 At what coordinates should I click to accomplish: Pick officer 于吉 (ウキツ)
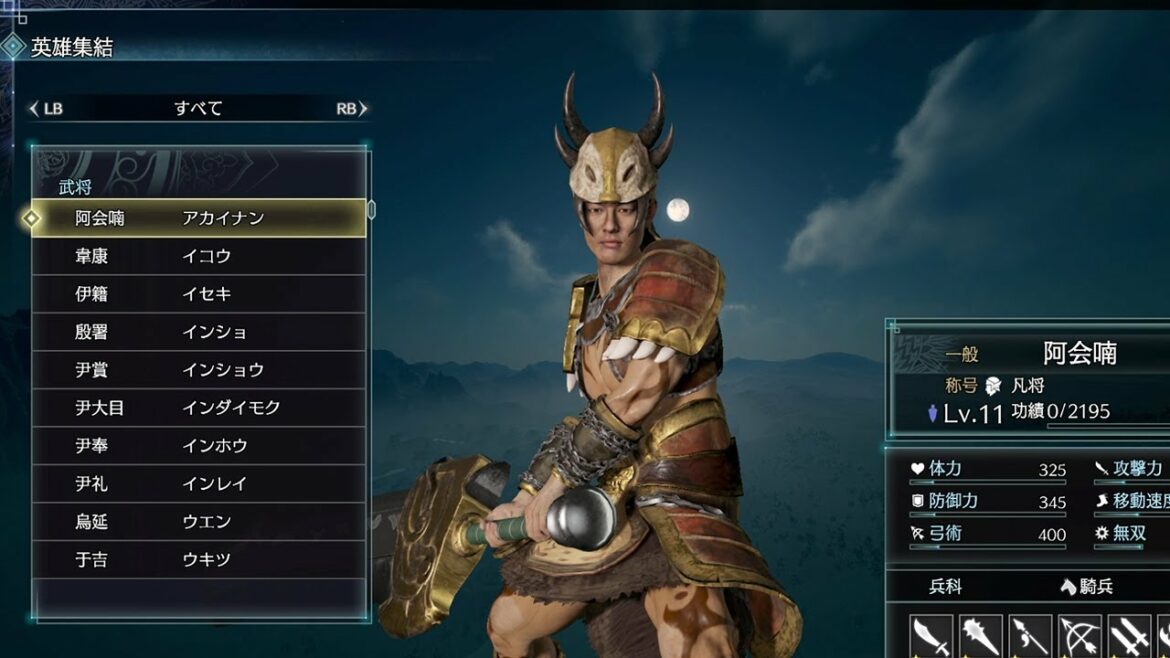[x=198, y=560]
